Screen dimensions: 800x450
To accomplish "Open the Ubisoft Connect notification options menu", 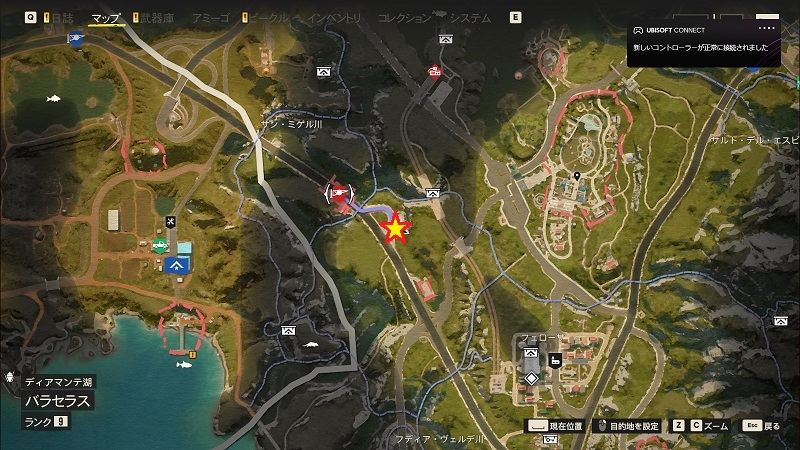I will [x=767, y=30].
